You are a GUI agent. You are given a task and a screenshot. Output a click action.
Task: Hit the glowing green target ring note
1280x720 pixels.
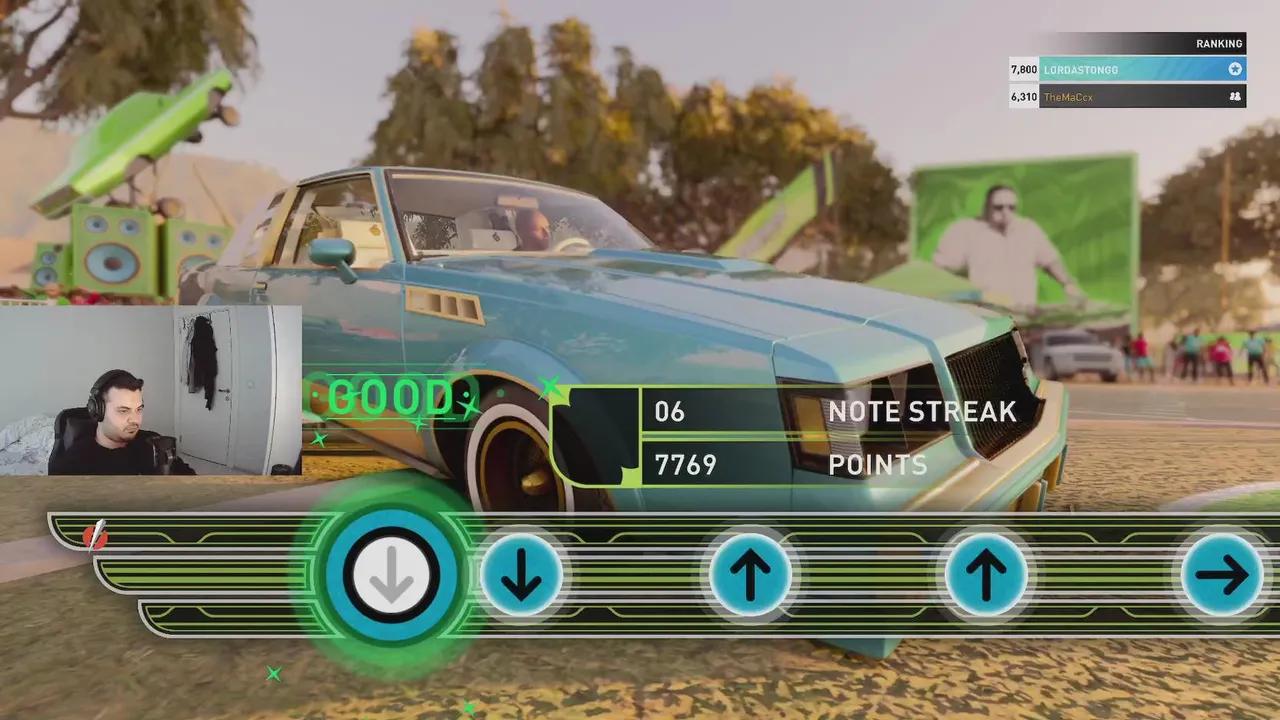[x=391, y=575]
